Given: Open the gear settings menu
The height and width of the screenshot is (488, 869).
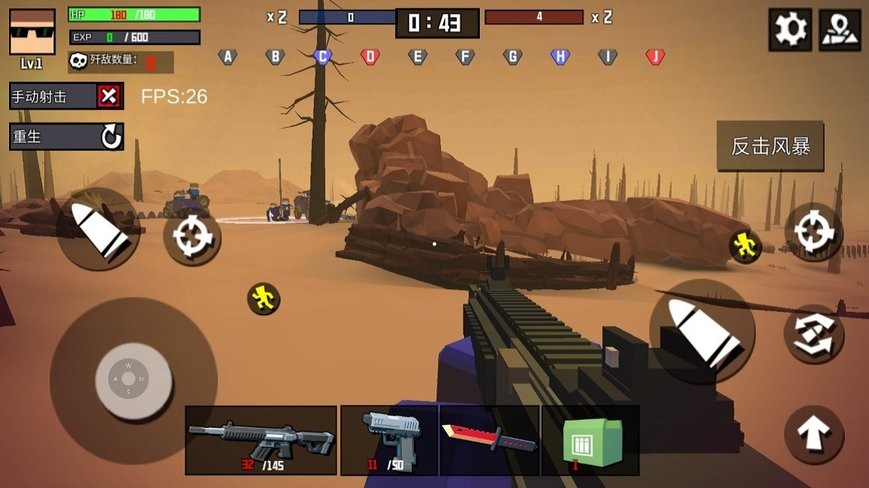Looking at the screenshot, I should tap(790, 29).
